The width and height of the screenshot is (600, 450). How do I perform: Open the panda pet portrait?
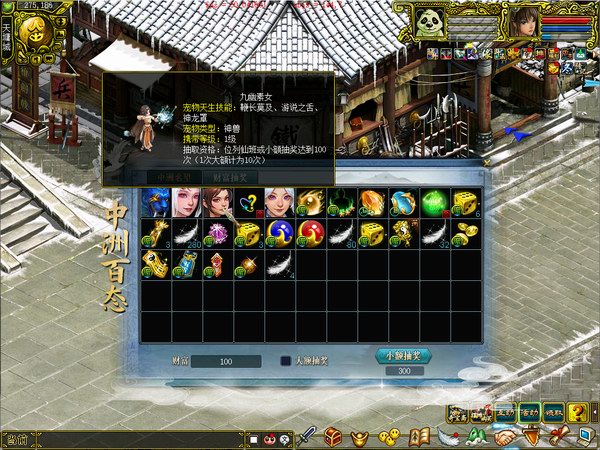[432, 21]
